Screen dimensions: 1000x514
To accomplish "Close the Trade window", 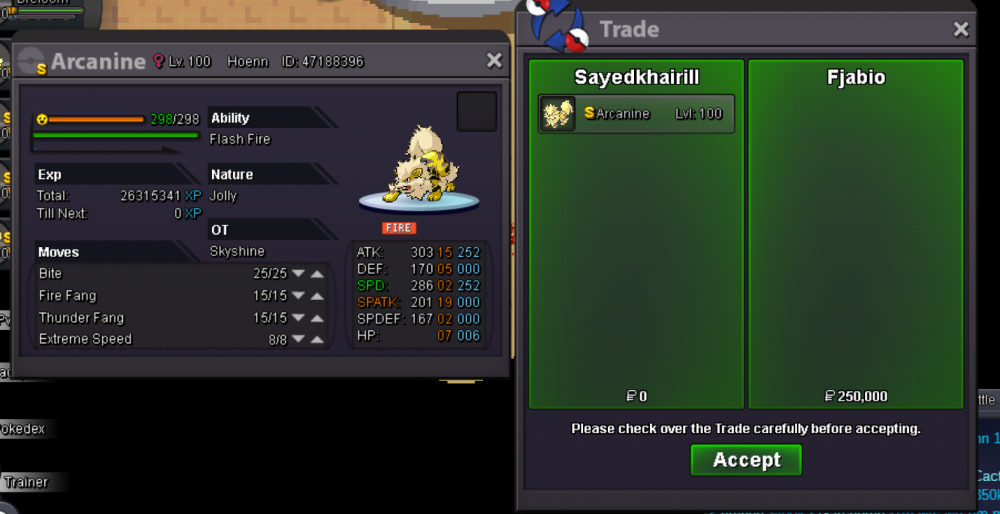I will coord(961,30).
